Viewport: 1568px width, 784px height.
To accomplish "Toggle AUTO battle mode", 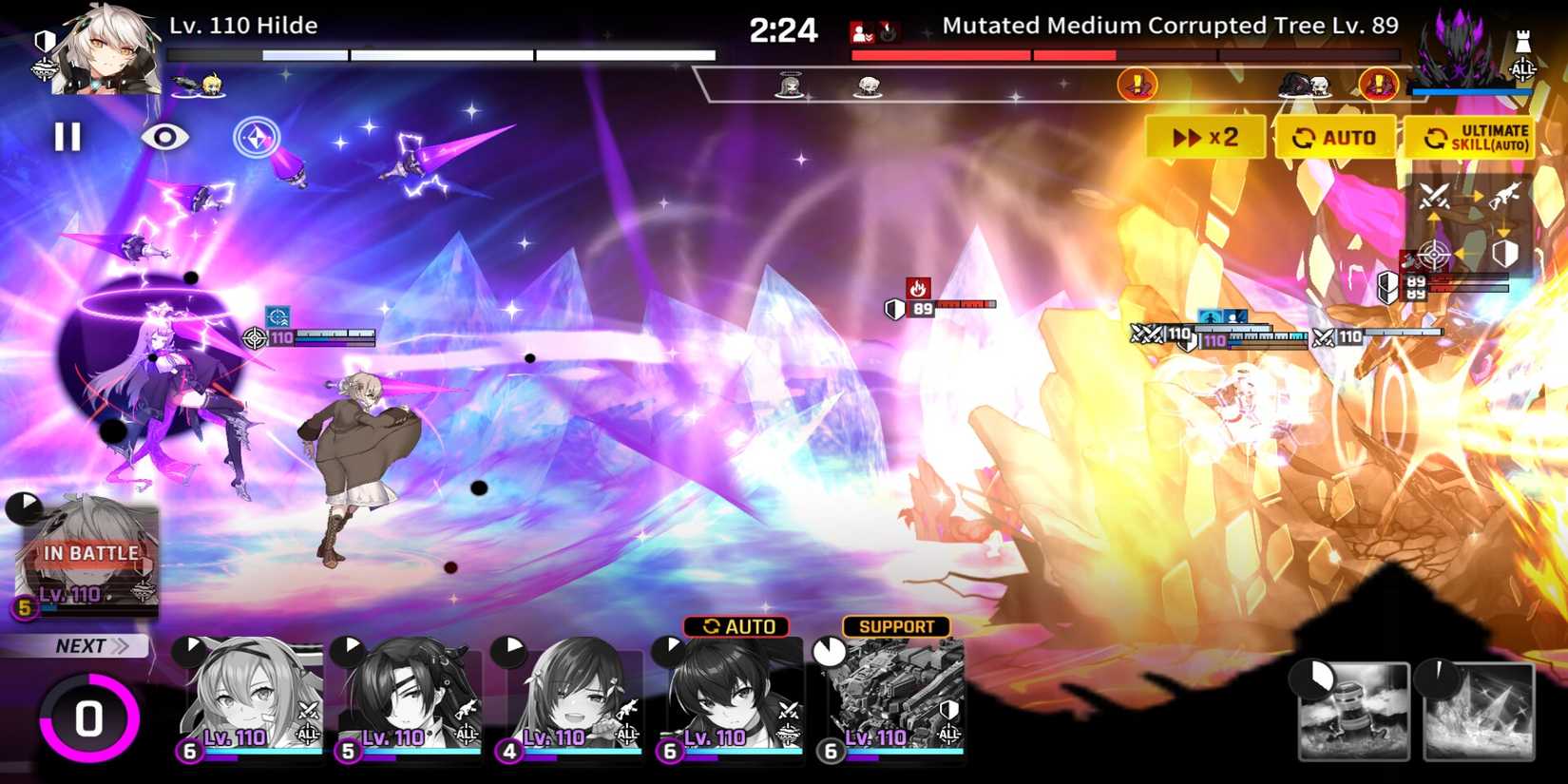I will pyautogui.click(x=1336, y=137).
